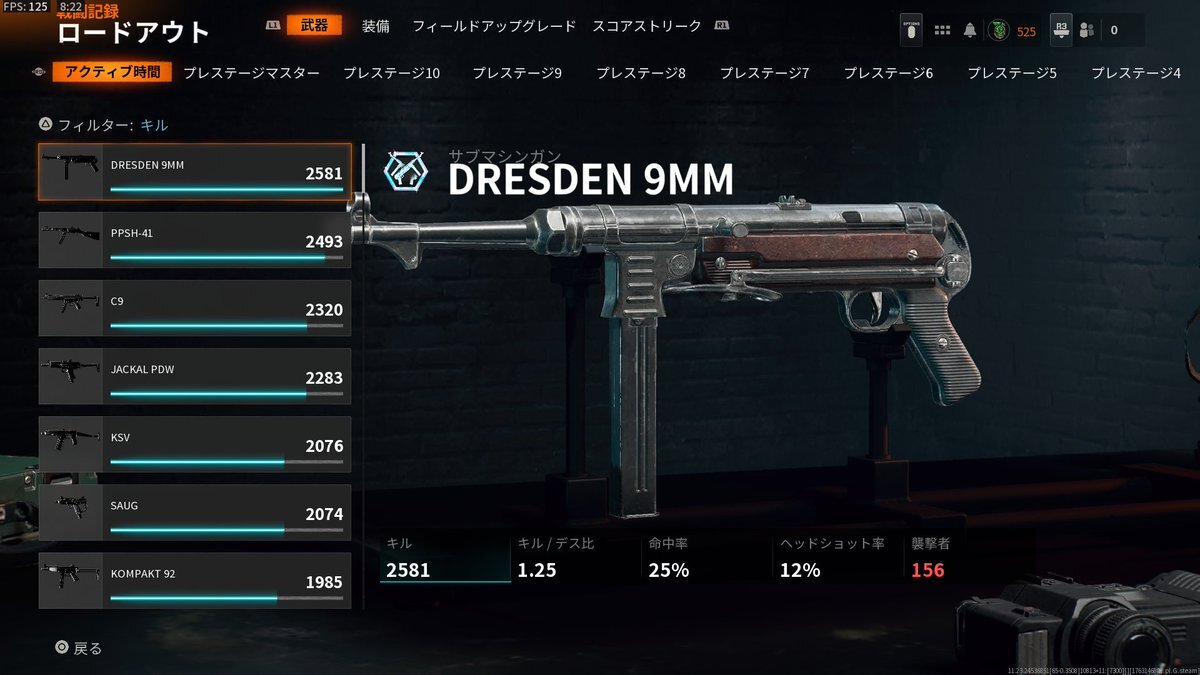This screenshot has height=675, width=1200.
Task: Open the notifications bell icon
Action: pyautogui.click(x=969, y=30)
